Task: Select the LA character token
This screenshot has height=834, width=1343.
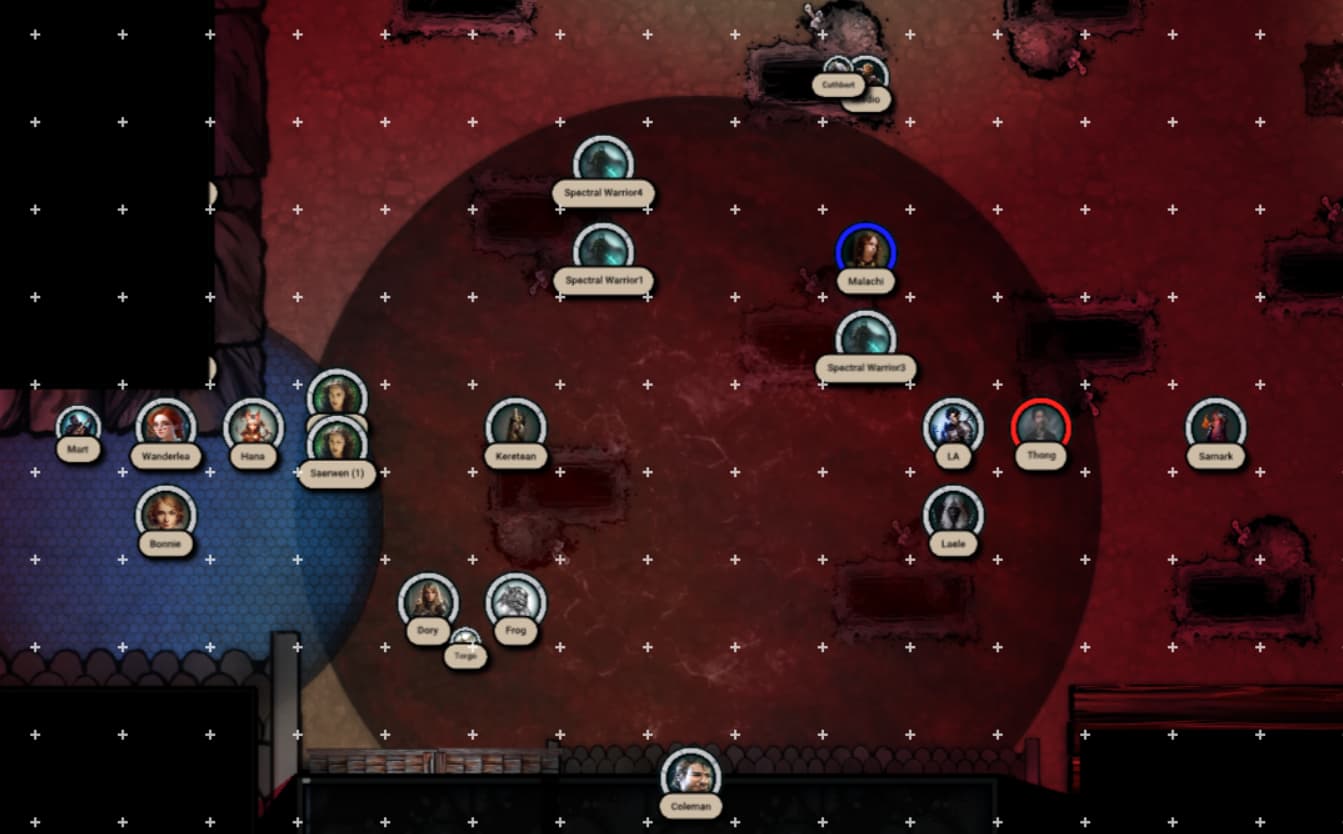Action: coord(953,427)
